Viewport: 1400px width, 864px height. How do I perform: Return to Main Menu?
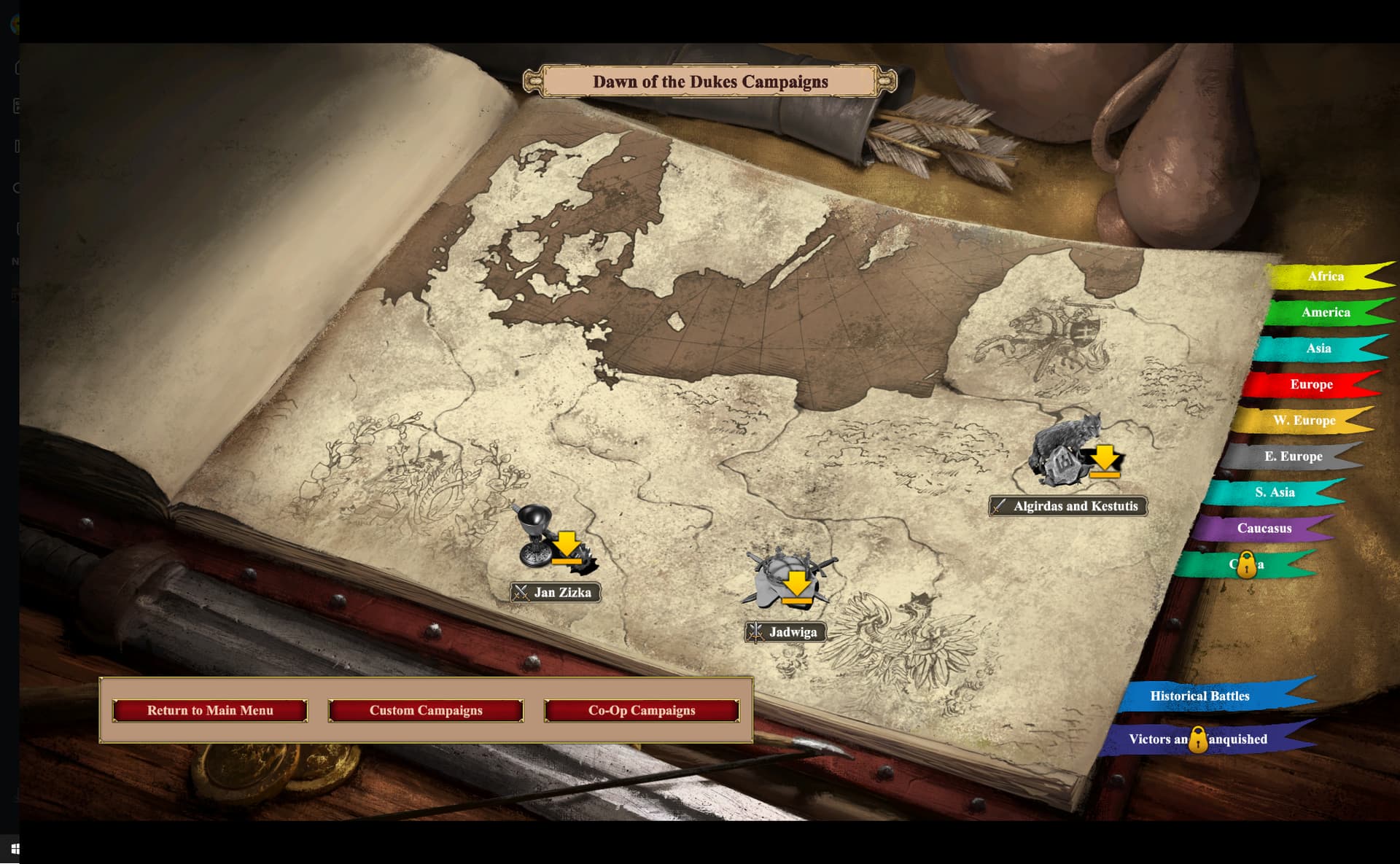coord(210,710)
